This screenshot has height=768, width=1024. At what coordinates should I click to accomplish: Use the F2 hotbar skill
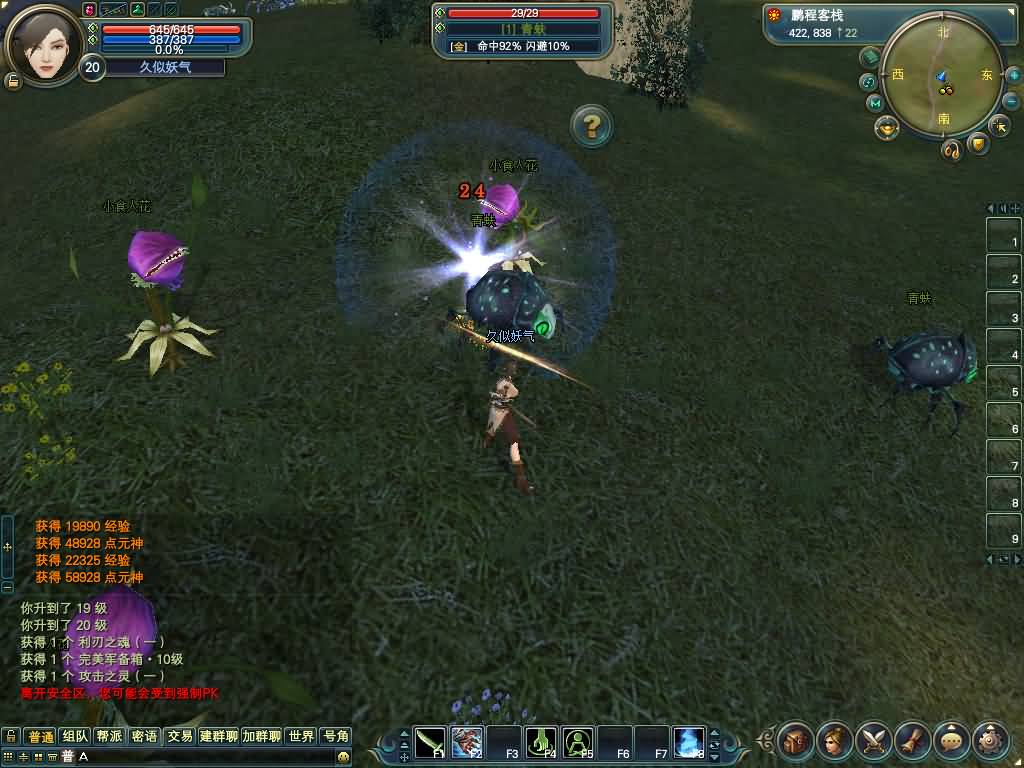[467, 741]
